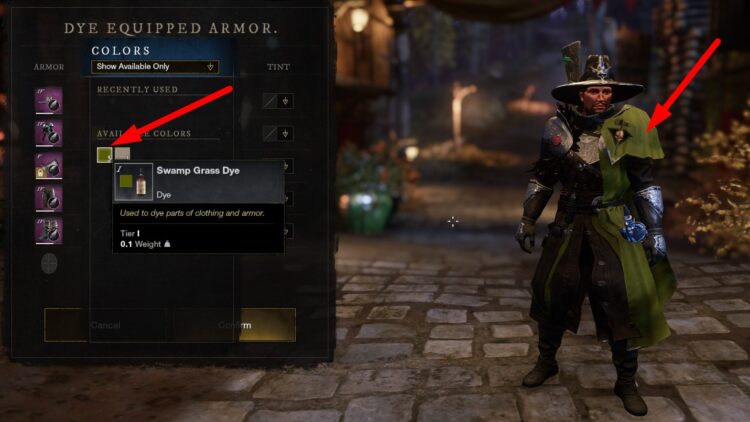Select the Swamp Grass green dye swatch
The image size is (750, 422).
pyautogui.click(x=104, y=154)
